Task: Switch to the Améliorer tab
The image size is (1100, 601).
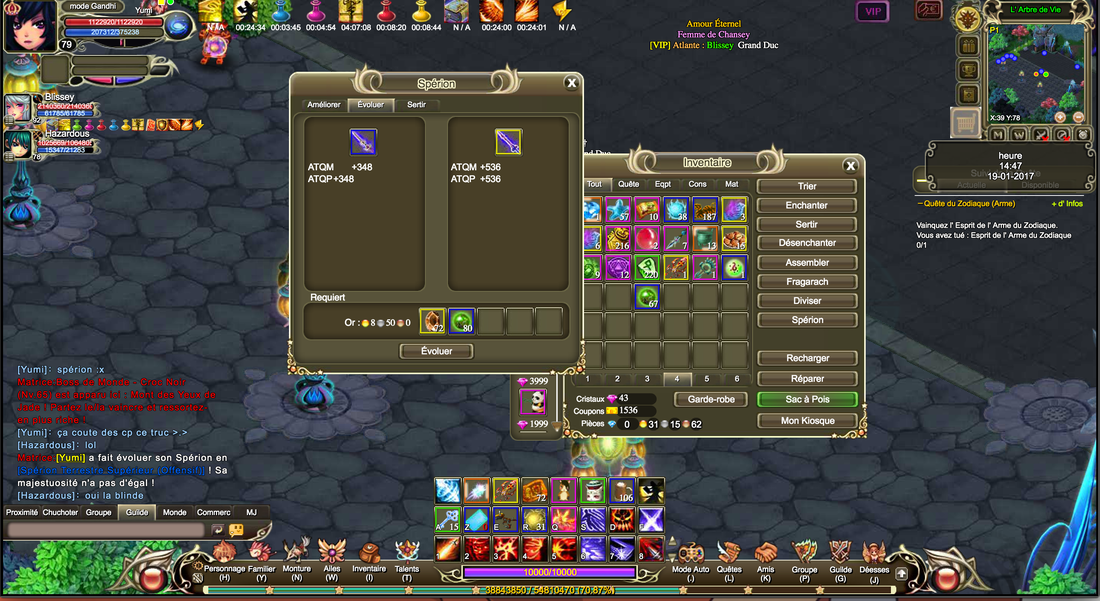Action: (324, 104)
